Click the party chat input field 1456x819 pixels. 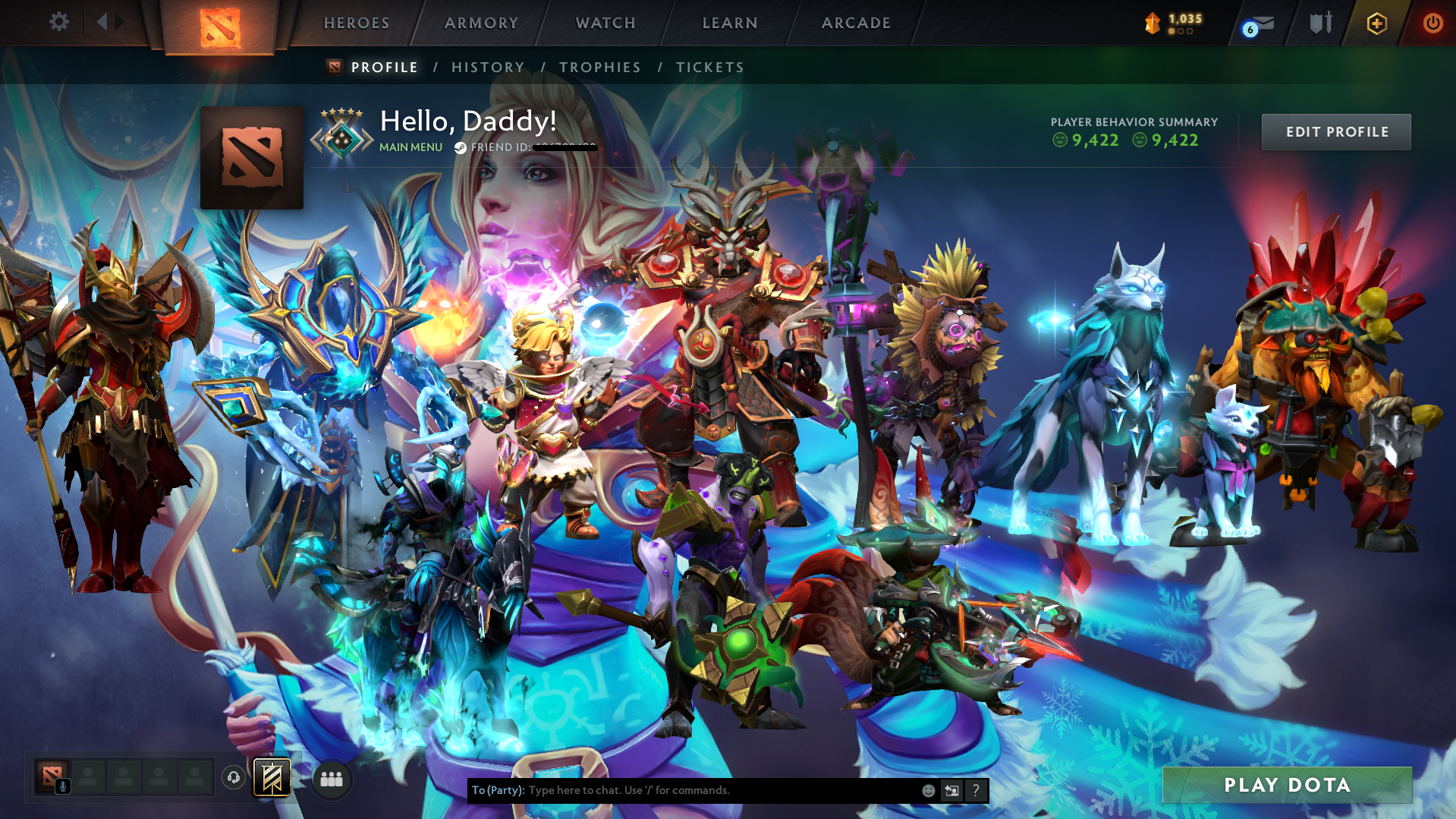pyautogui.click(x=683, y=790)
